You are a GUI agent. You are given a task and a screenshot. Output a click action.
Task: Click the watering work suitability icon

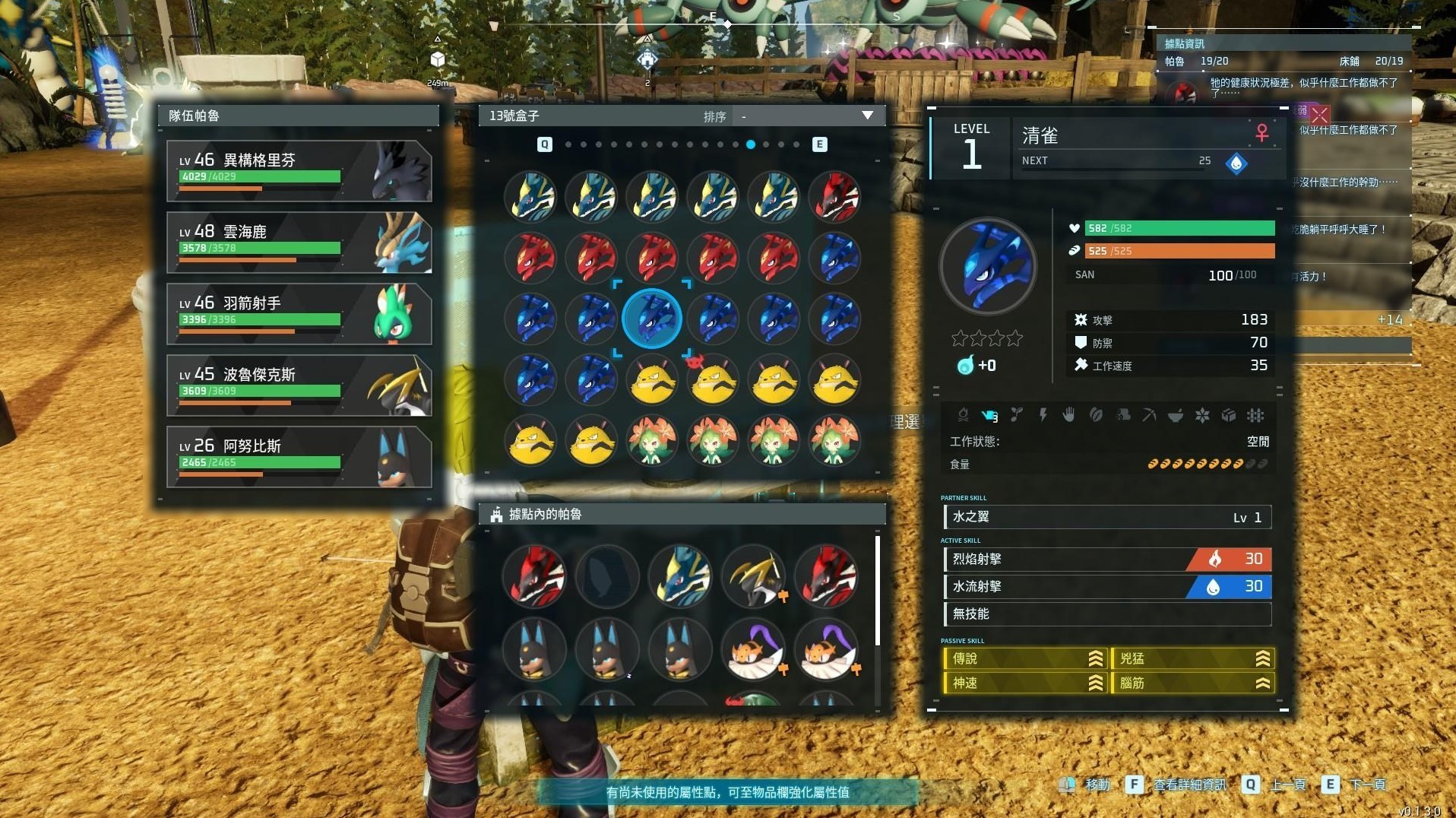pyautogui.click(x=989, y=415)
